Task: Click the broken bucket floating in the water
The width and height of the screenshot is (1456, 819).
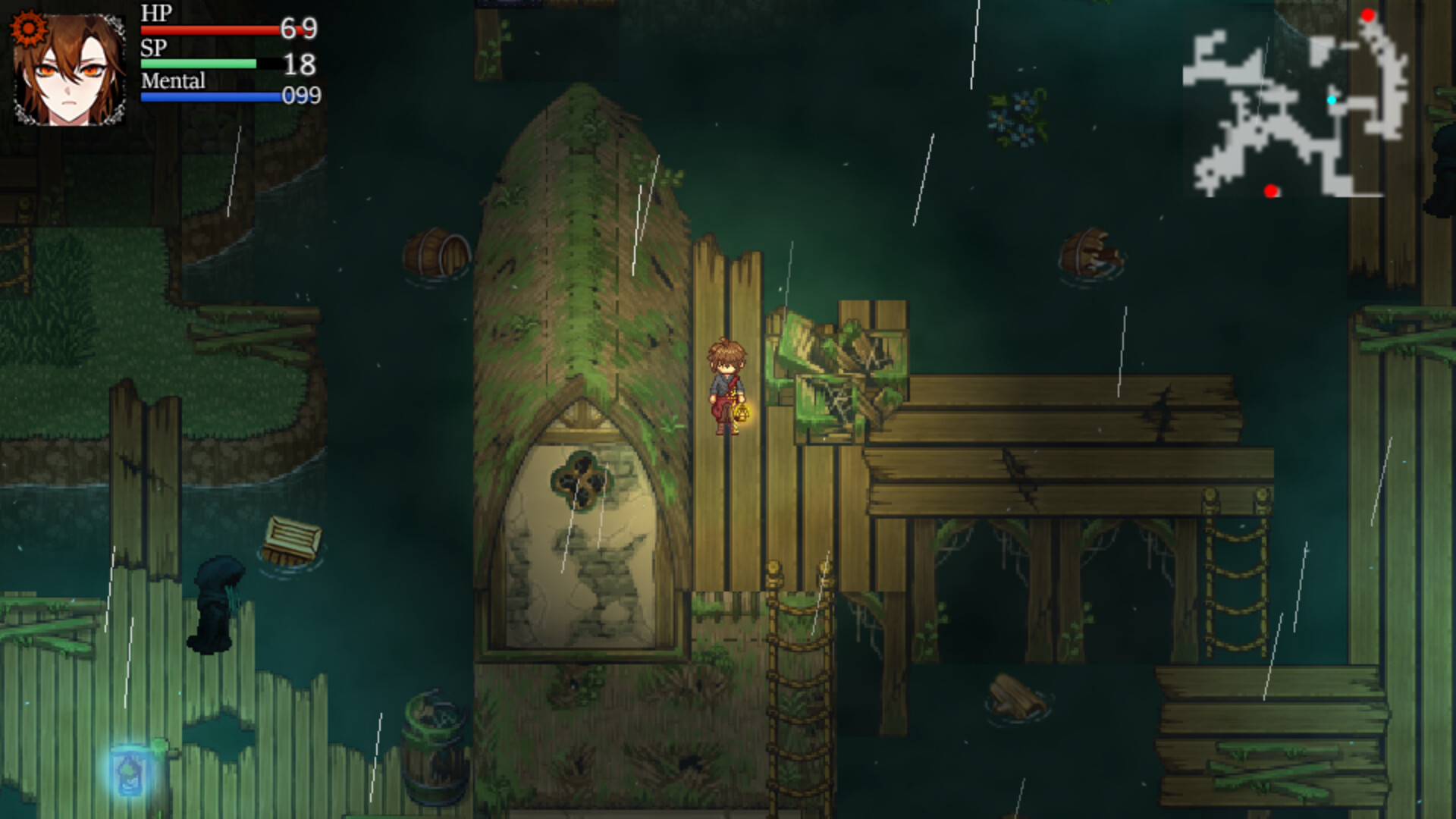Action: coord(1090,250)
